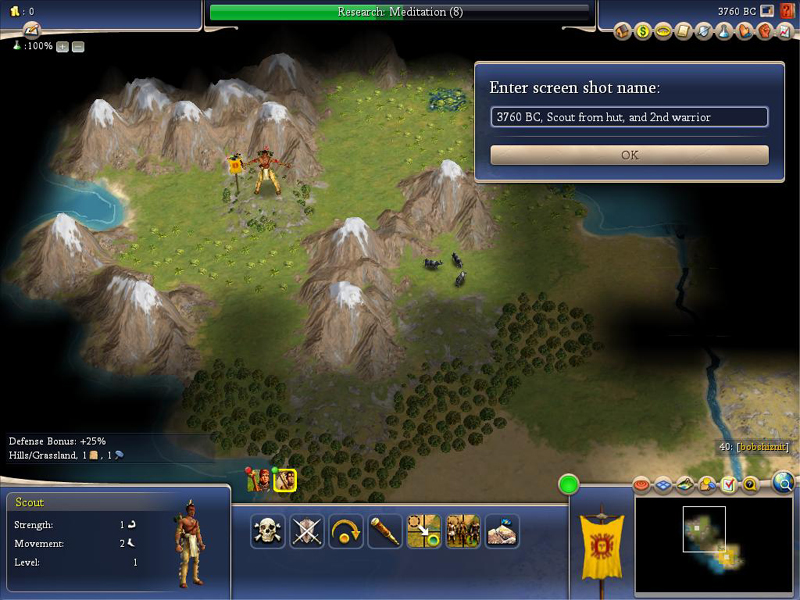This screenshot has height=600, width=800.
Task: Open the Civilopedia red question book
Action: point(788,11)
